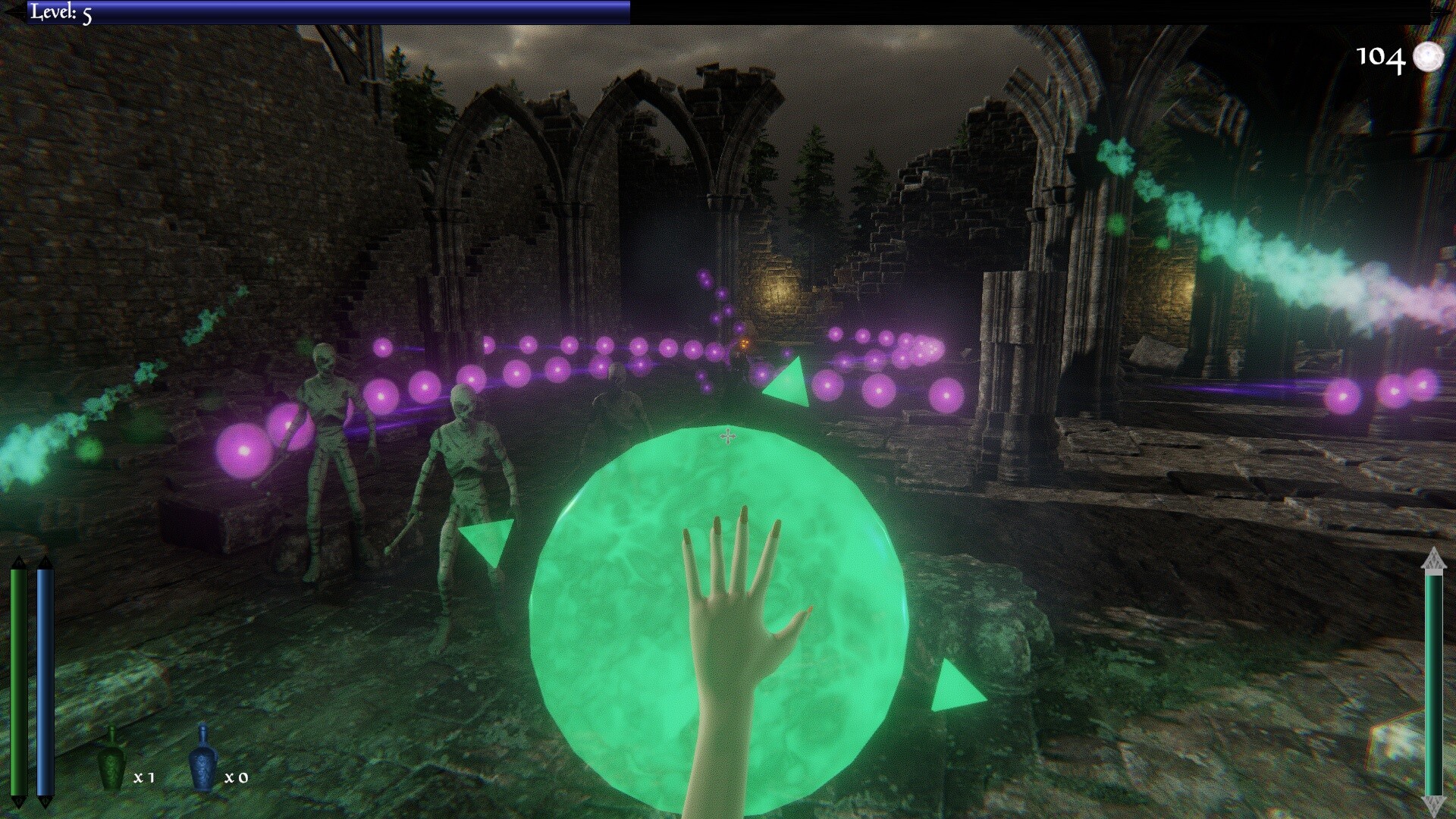Click the 104 orb counter text
The image size is (1456, 819).
pyautogui.click(x=1382, y=58)
